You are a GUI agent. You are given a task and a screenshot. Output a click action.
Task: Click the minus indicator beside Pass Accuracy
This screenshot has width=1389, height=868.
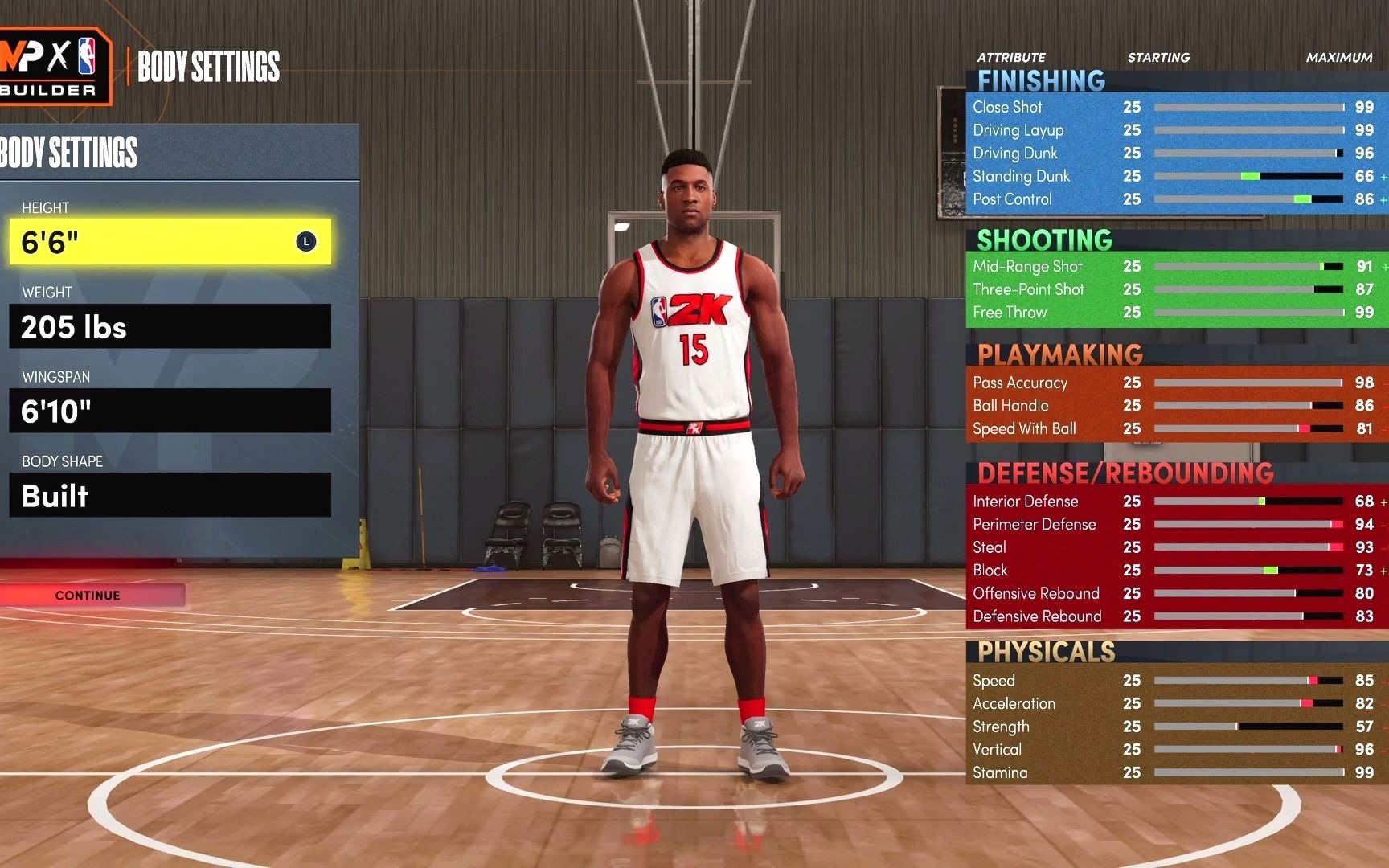pos(1383,383)
